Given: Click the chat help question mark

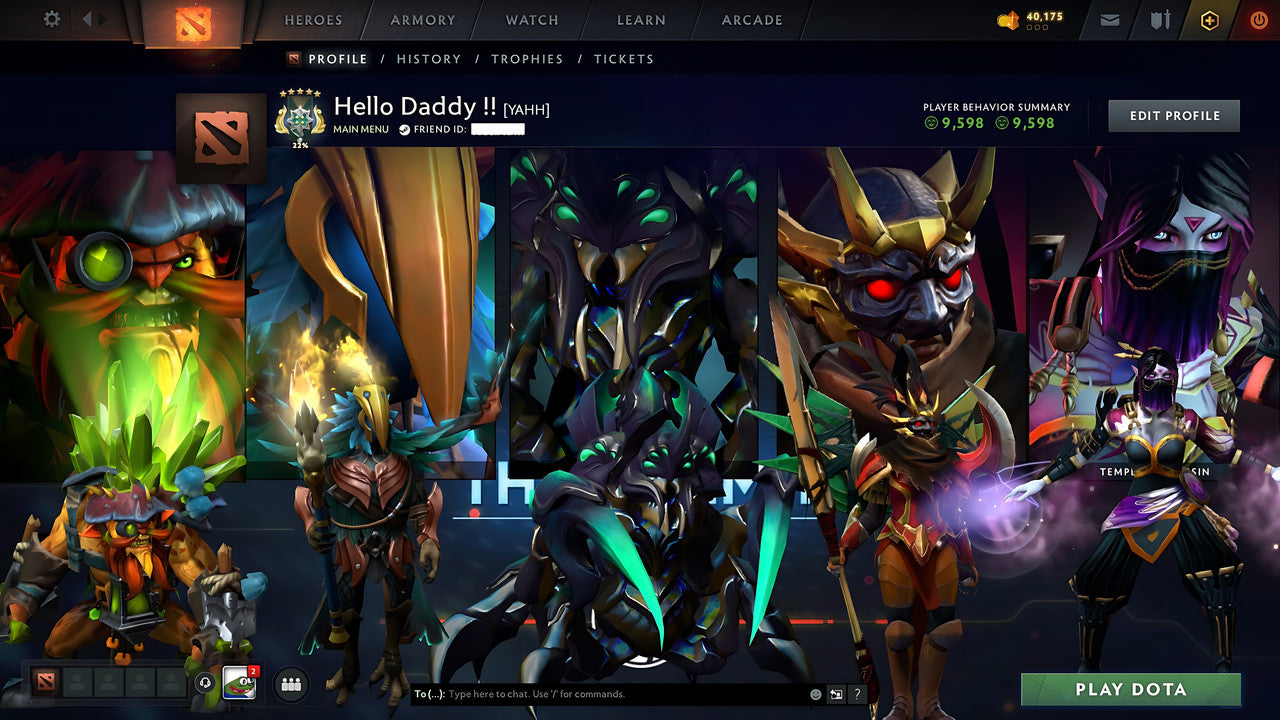Looking at the screenshot, I should (x=857, y=692).
